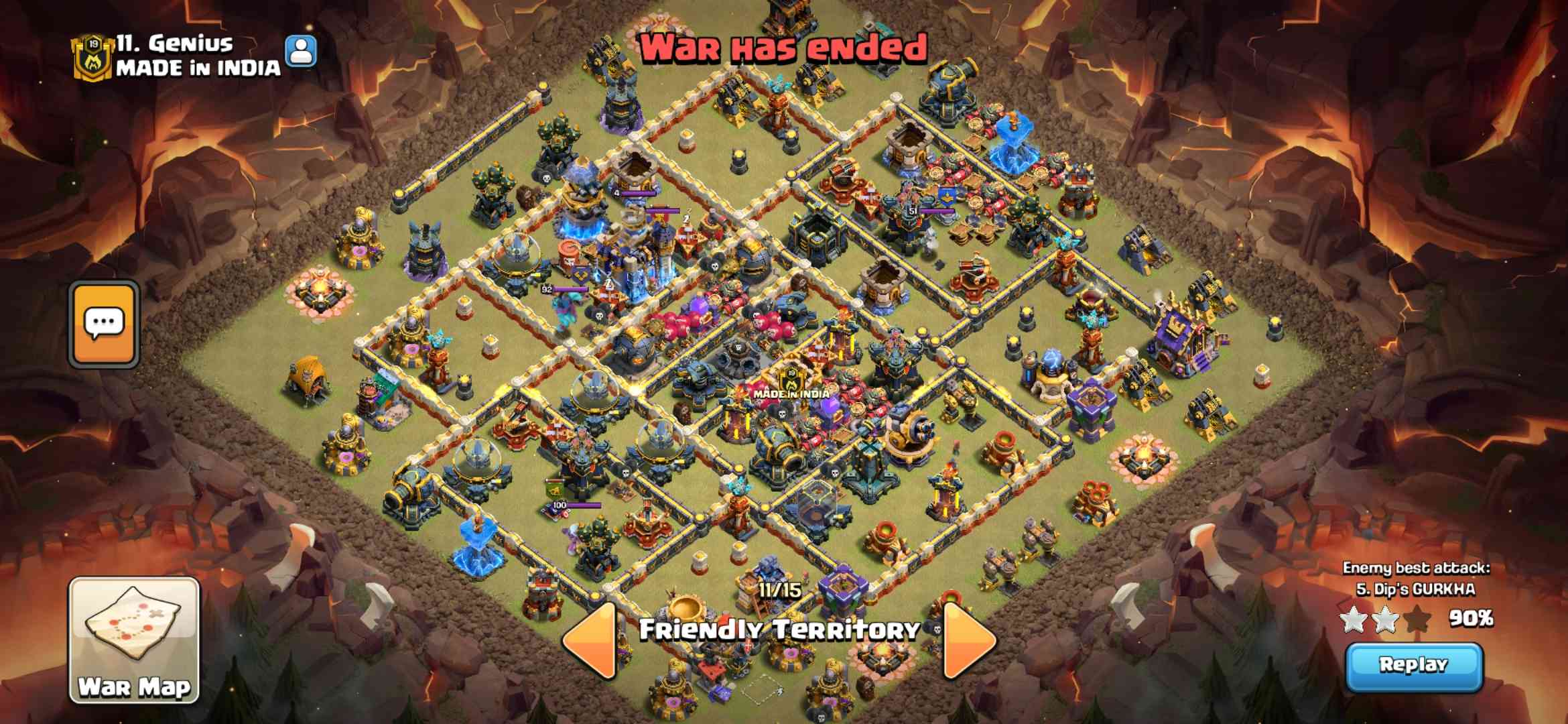
Task: Watch the enemy best attack Replay
Action: 1414,666
